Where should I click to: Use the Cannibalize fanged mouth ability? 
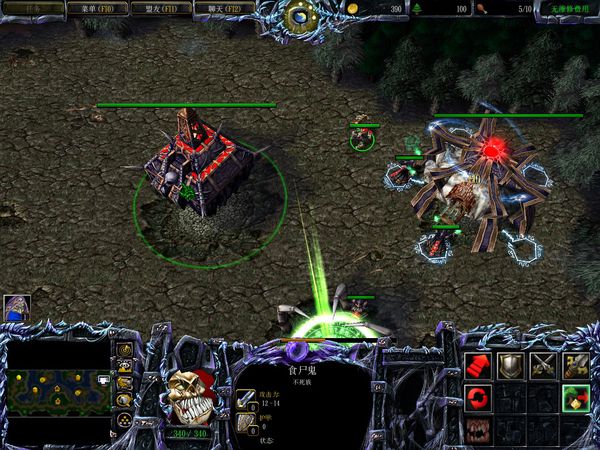click(x=479, y=430)
